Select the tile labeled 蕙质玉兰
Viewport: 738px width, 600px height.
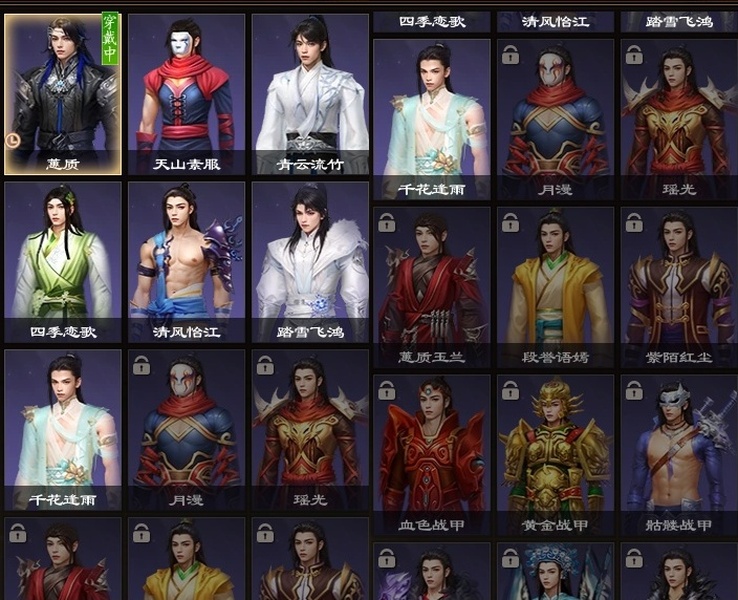coord(431,287)
